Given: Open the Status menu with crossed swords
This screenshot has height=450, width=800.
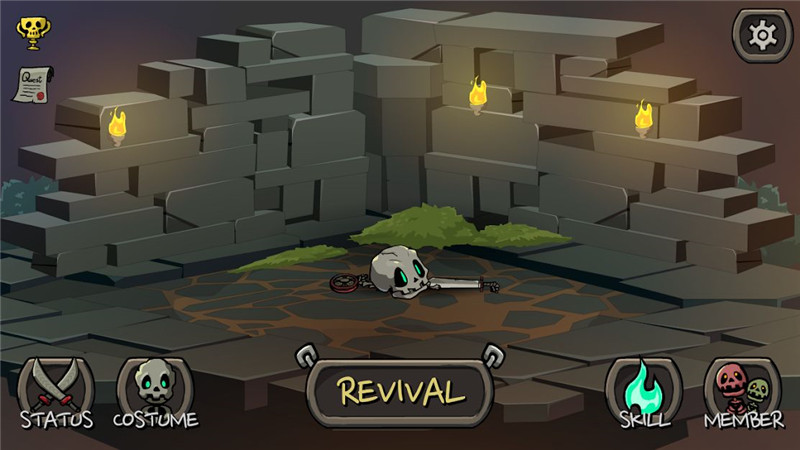Looking at the screenshot, I should [56, 391].
